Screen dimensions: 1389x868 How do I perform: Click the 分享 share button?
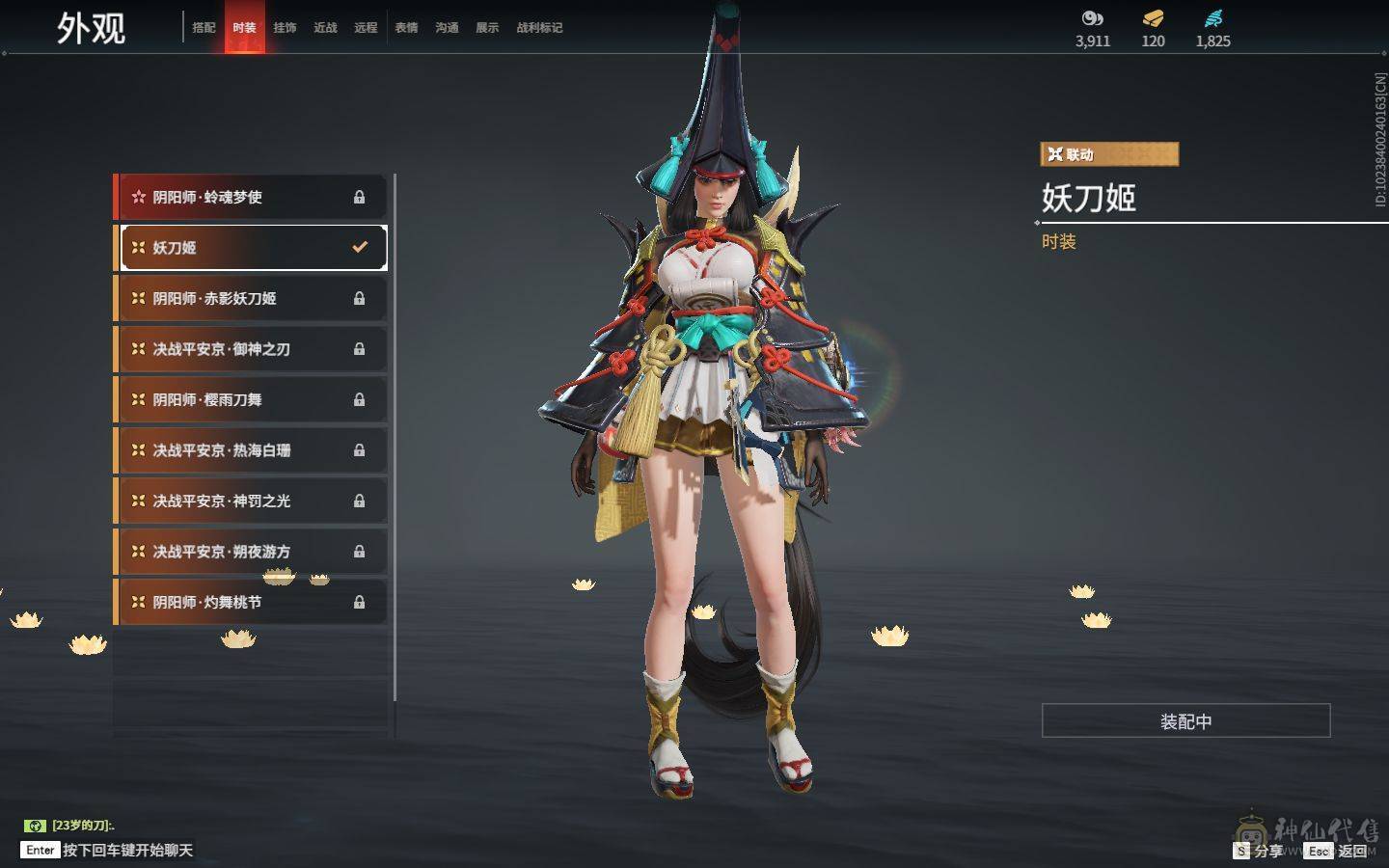pos(1259,851)
